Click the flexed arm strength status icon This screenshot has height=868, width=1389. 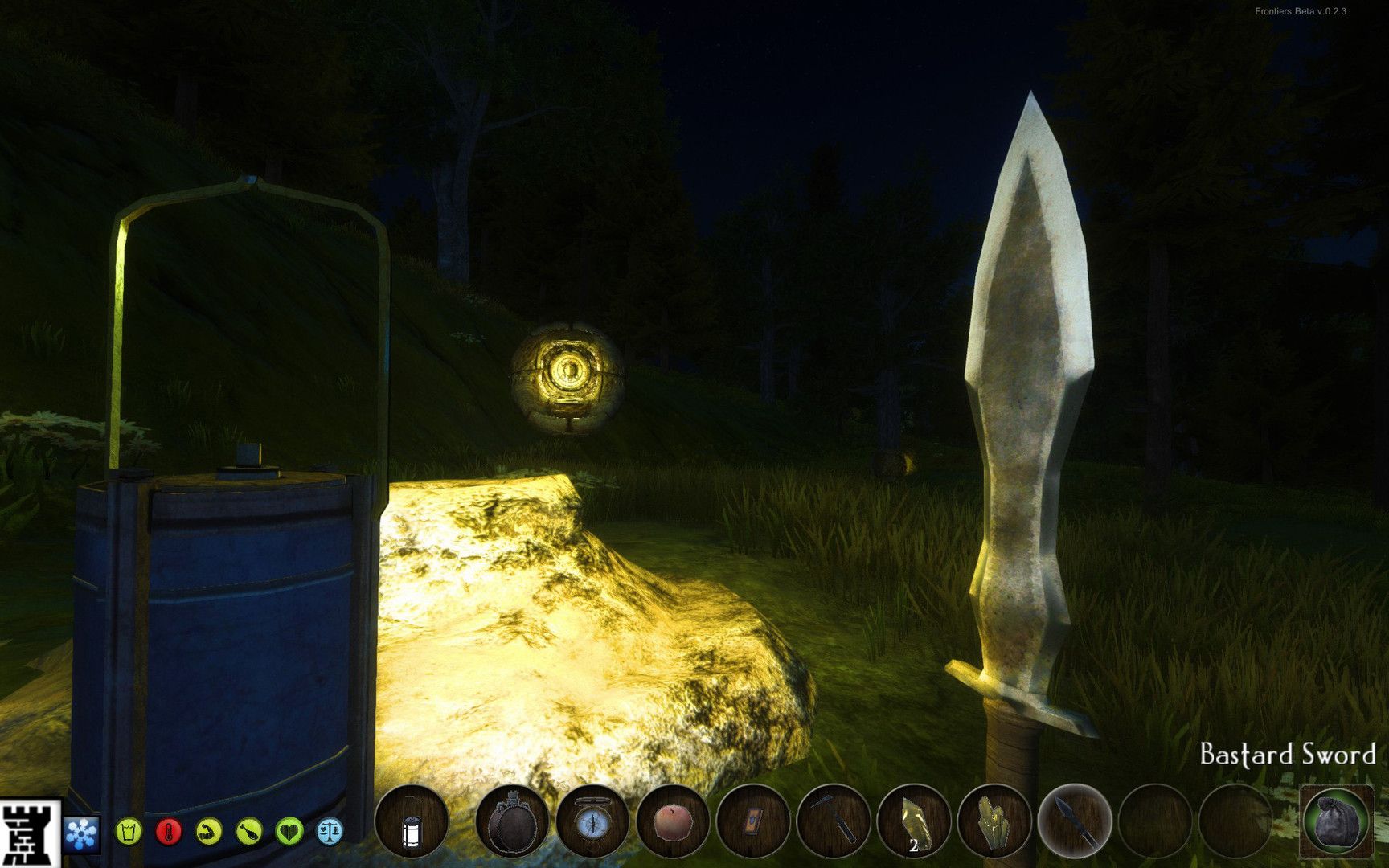click(x=209, y=831)
